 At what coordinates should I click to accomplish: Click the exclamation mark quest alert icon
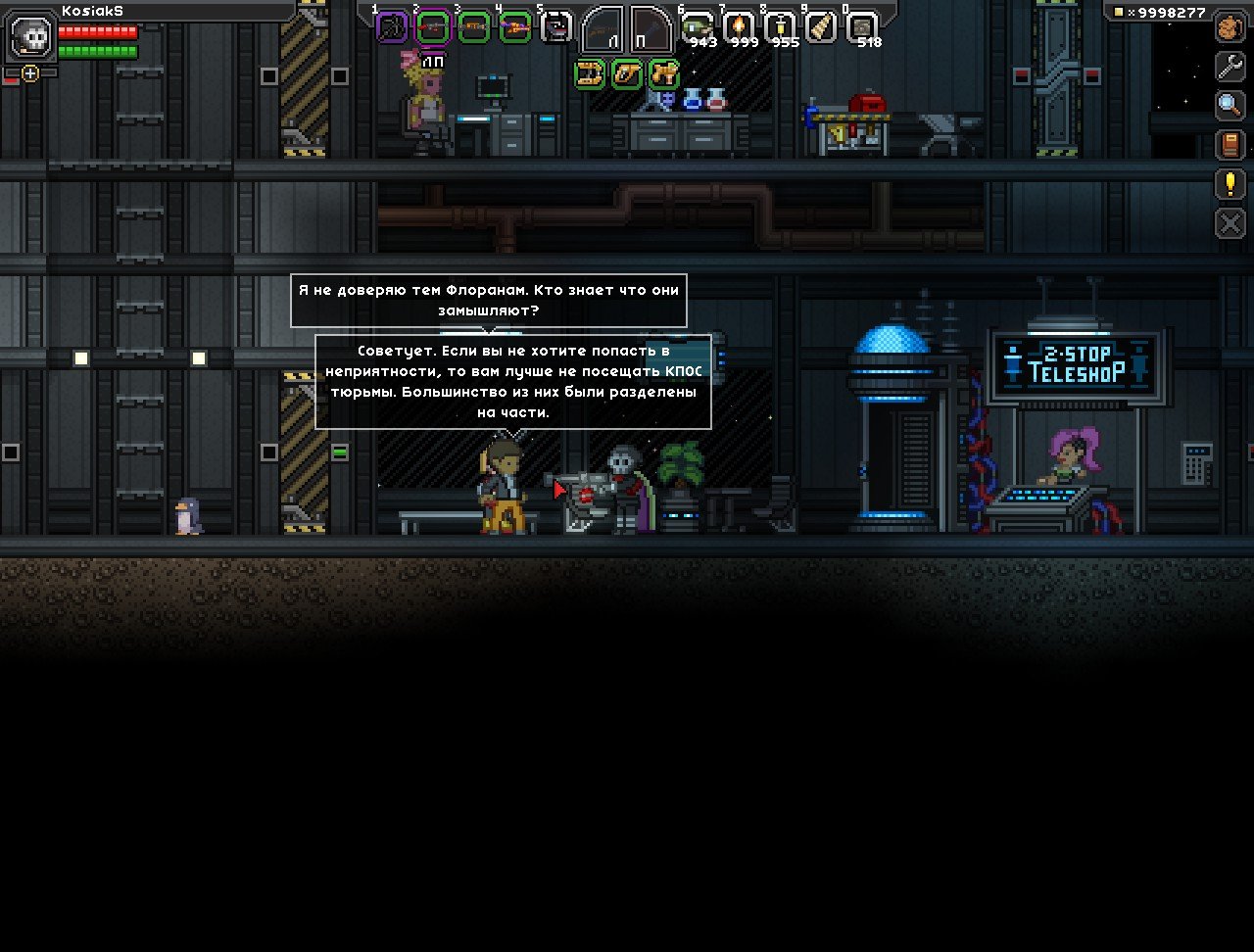tap(1230, 182)
